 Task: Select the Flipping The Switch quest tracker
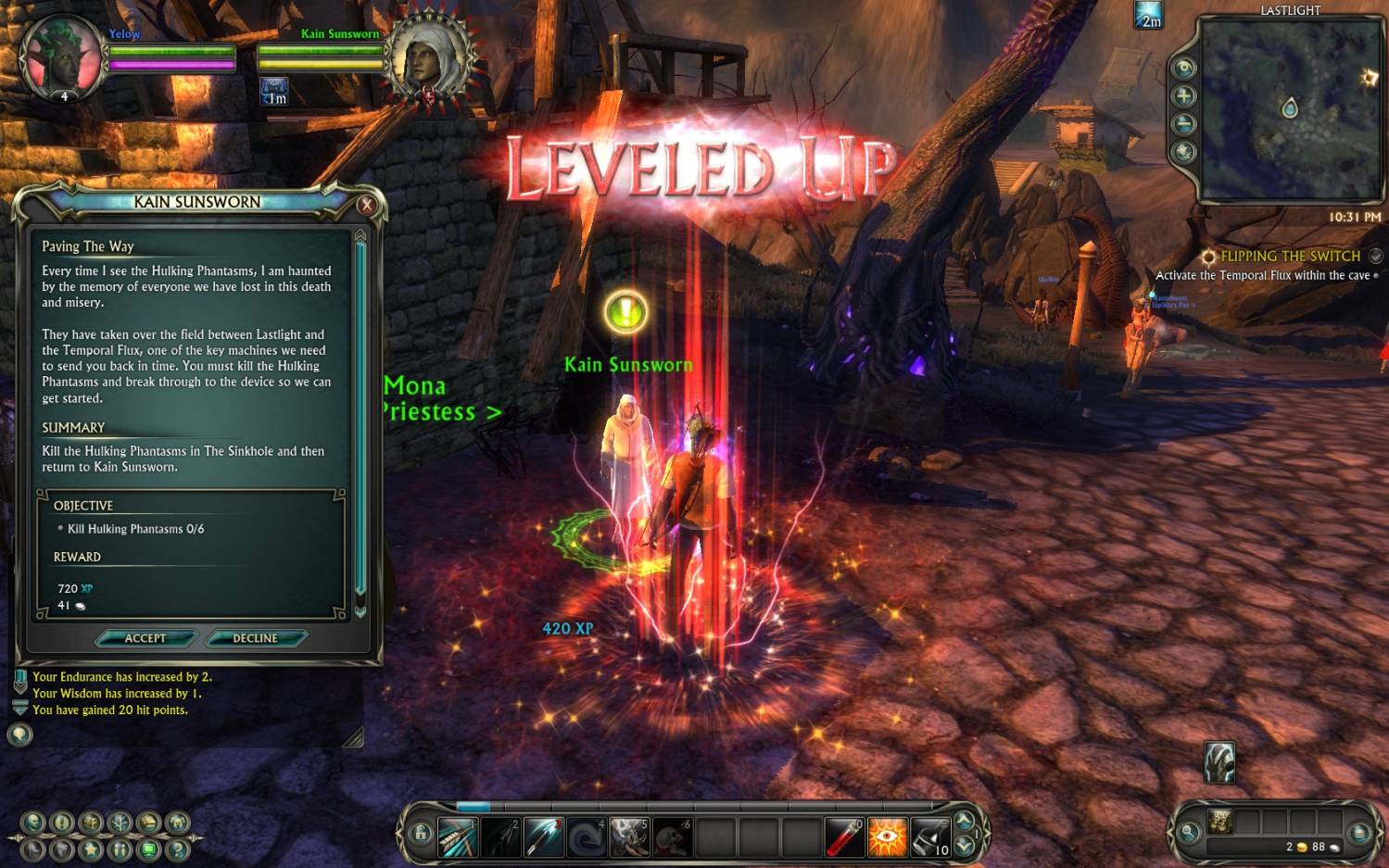pos(1290,257)
